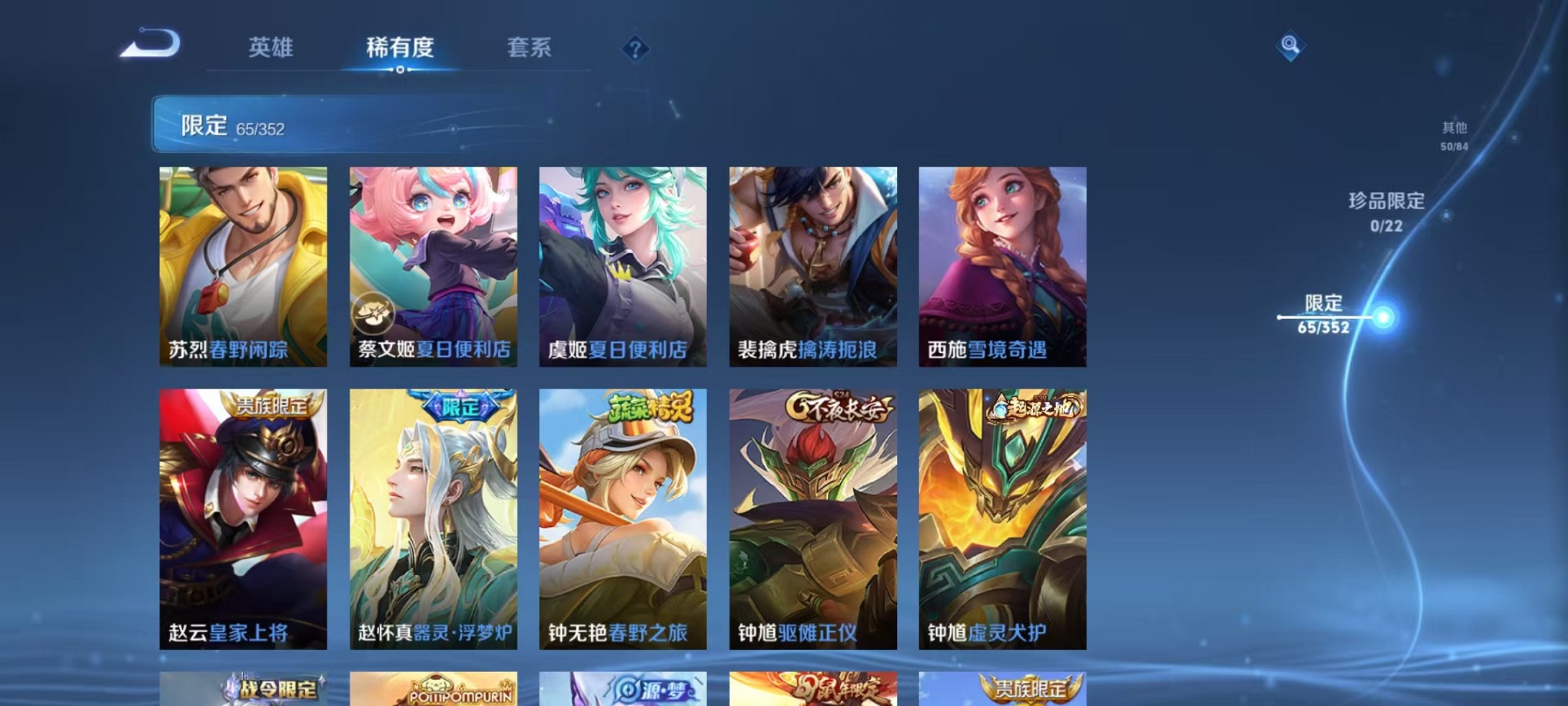Click the page indicator dots under 稀有度

399,71
